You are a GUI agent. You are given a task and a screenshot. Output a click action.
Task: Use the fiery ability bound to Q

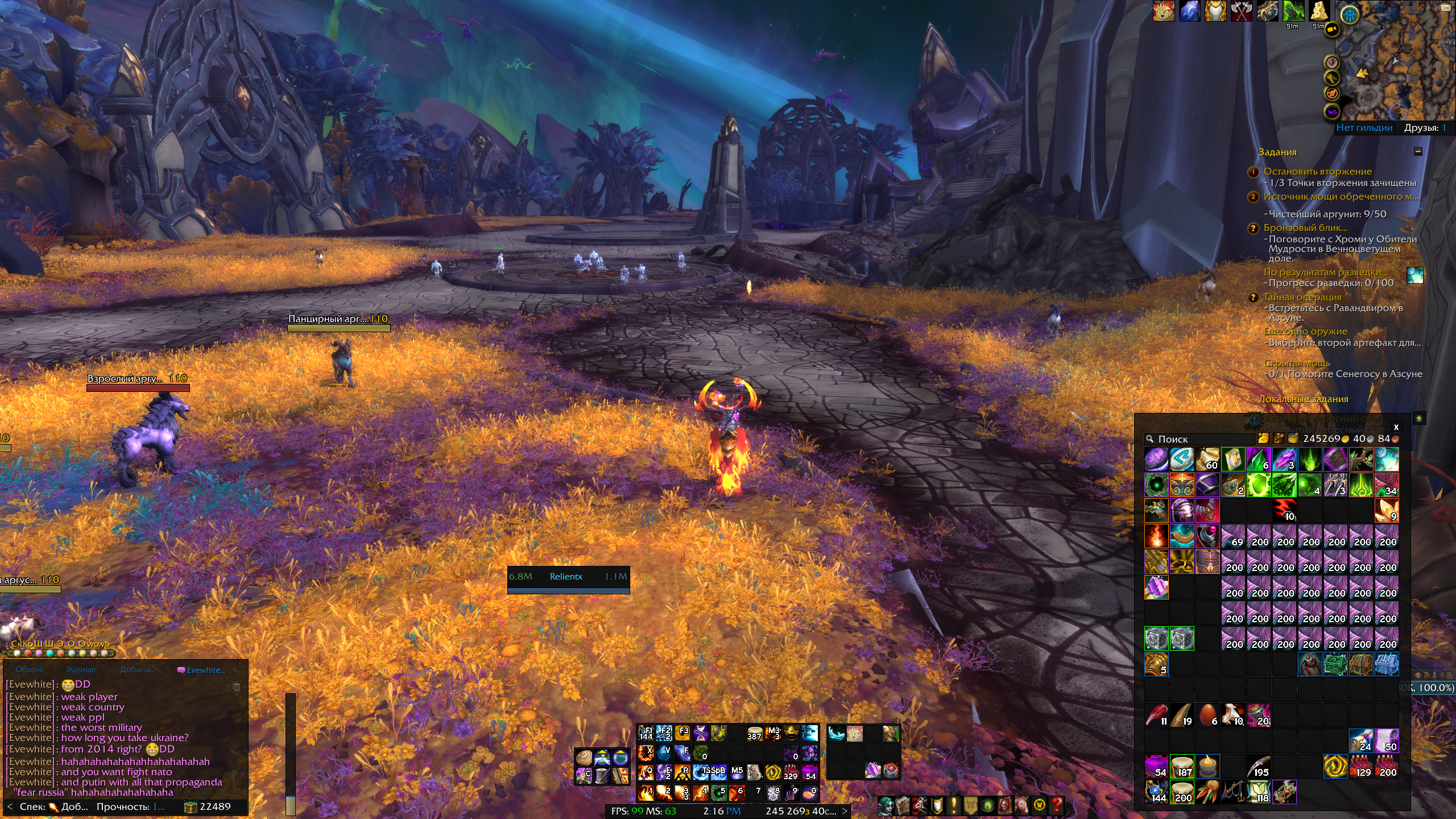[x=646, y=772]
